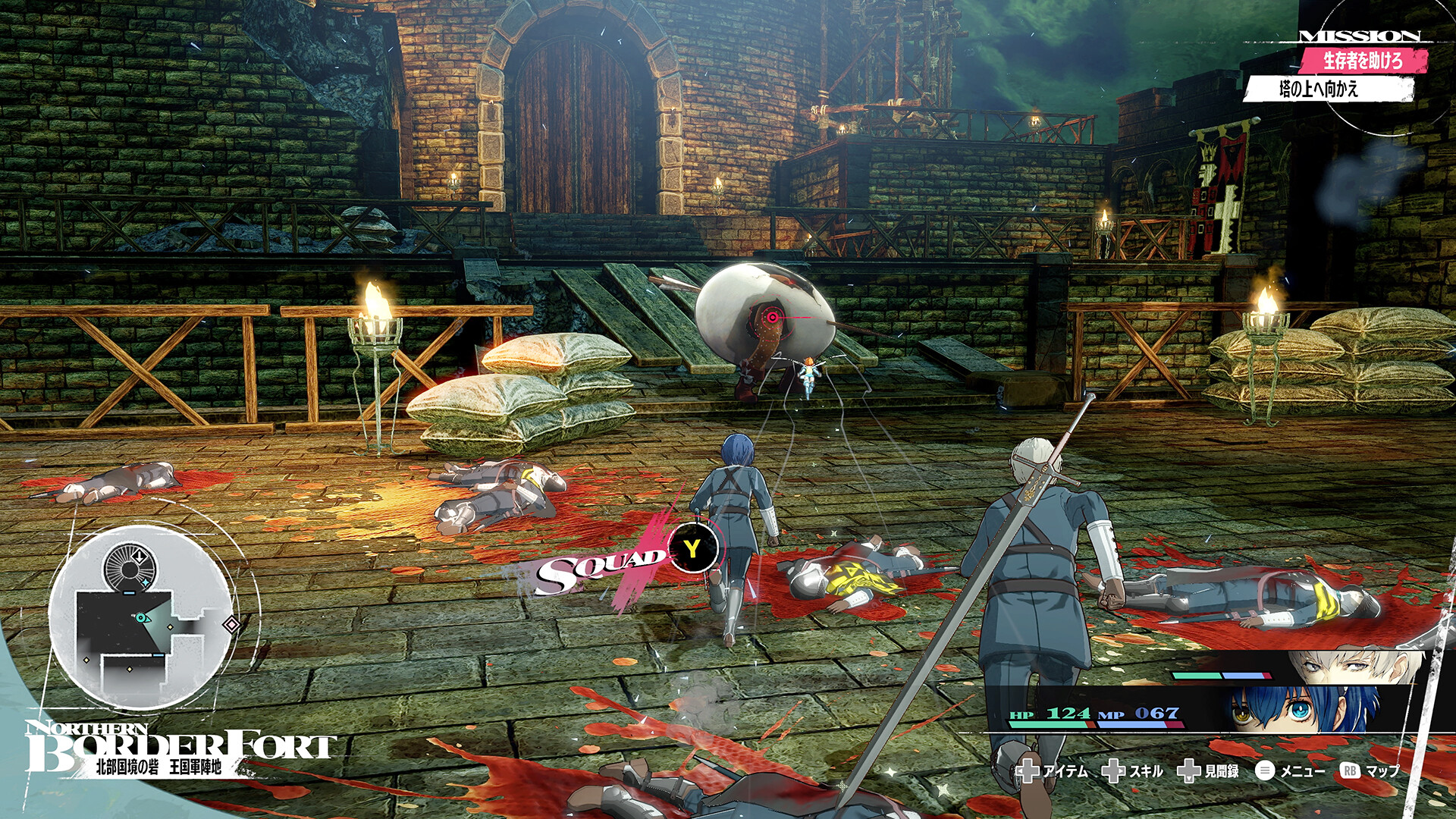Viewport: 1456px width, 819px height.
Task: Open the メニュー main menu
Action: click(1291, 770)
